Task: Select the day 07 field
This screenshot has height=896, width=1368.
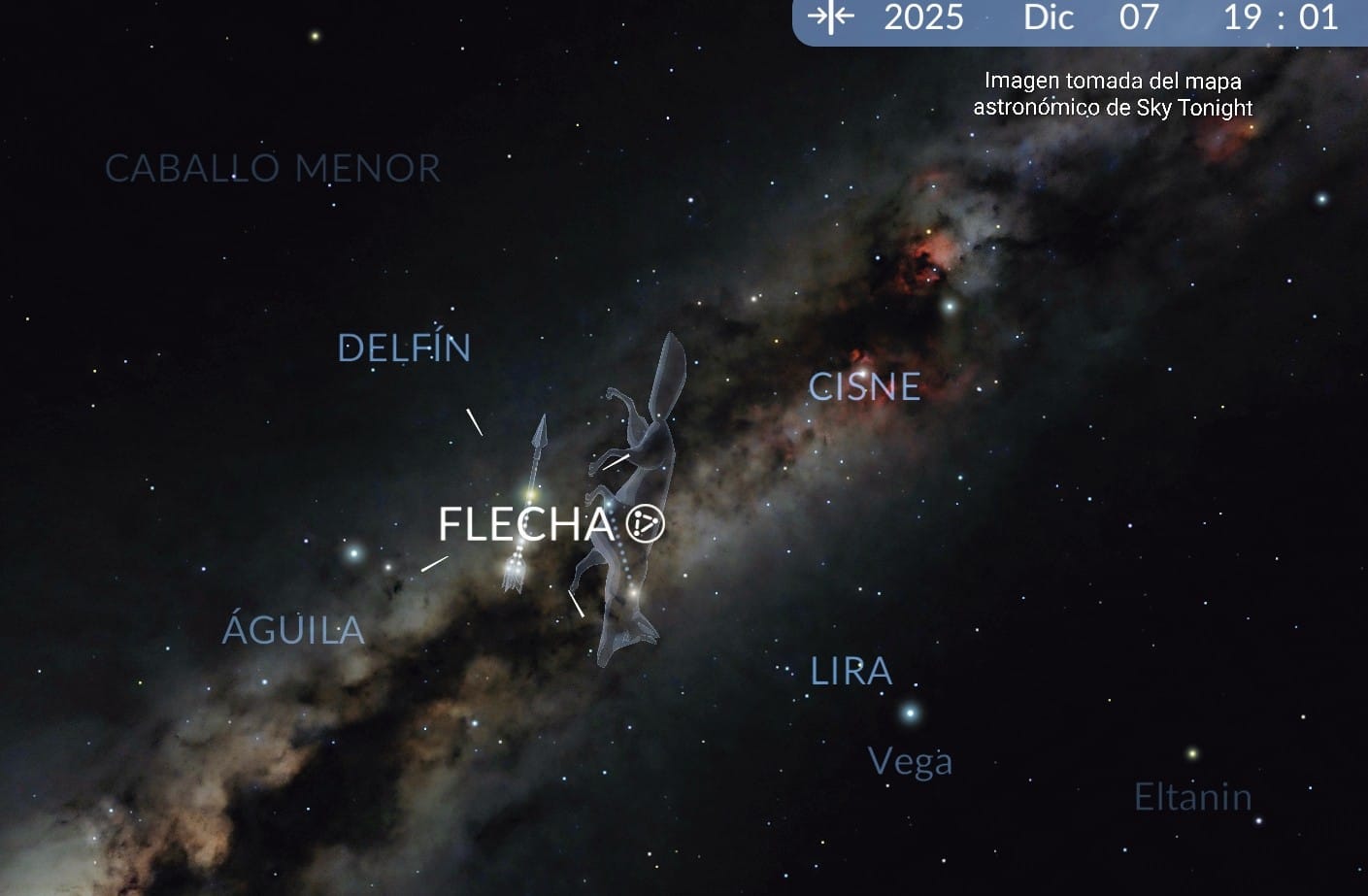Action: (x=1139, y=17)
